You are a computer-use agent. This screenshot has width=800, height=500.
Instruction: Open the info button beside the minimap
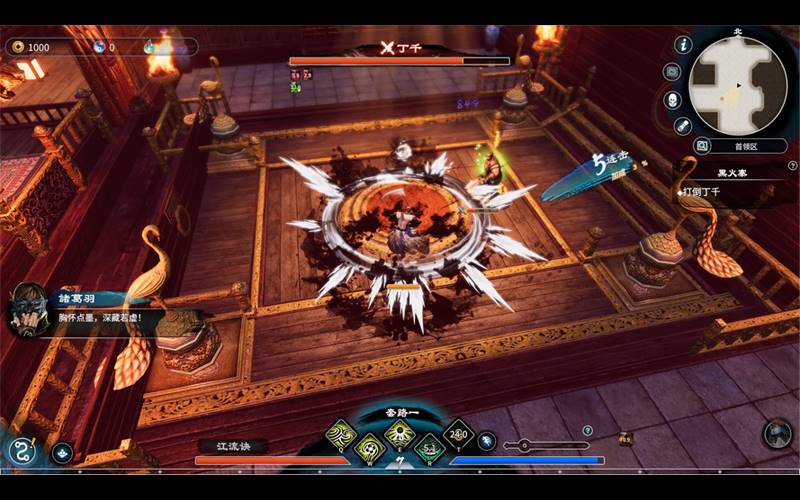(684, 45)
